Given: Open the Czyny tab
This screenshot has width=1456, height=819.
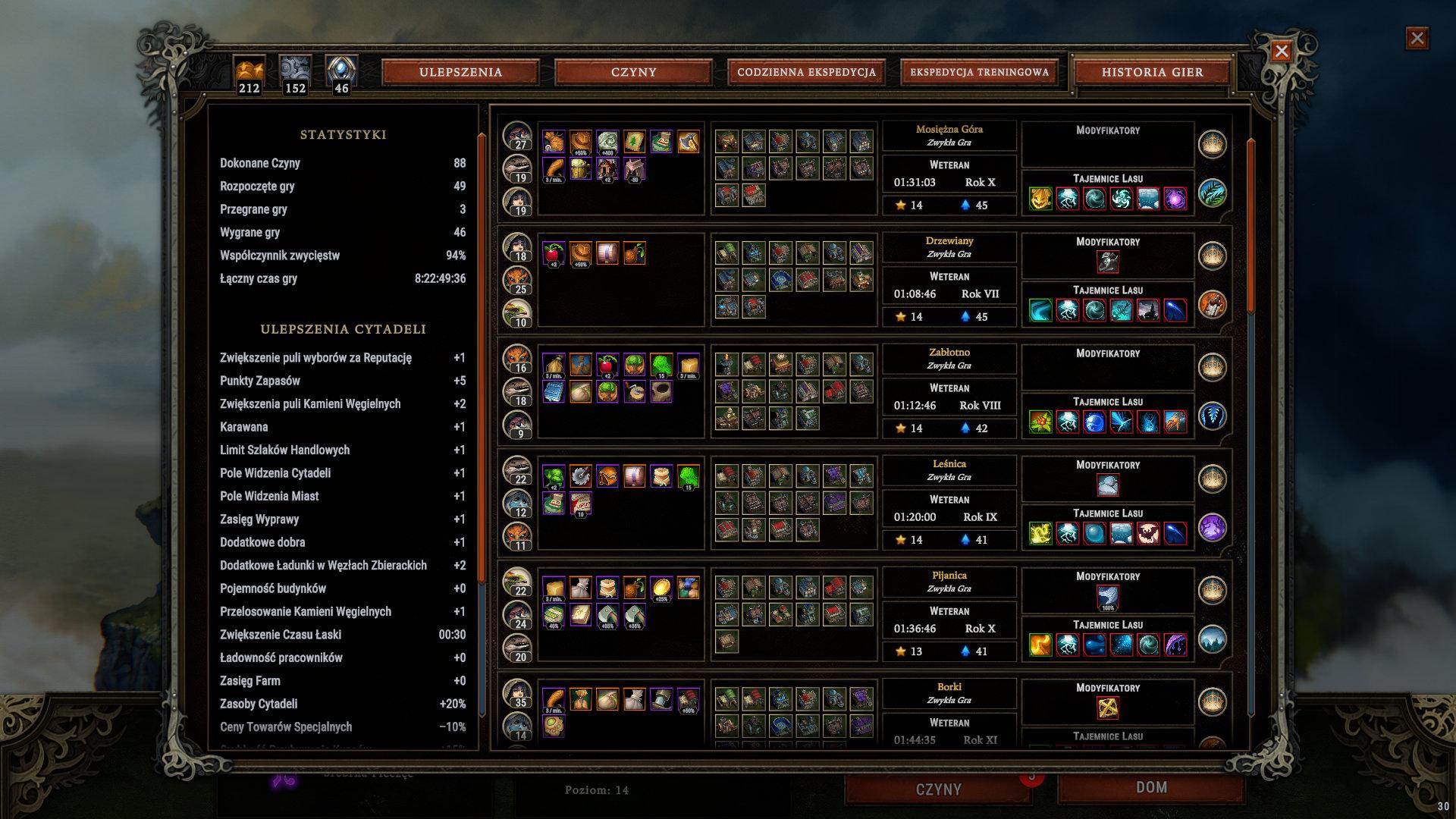Looking at the screenshot, I should click(x=633, y=72).
